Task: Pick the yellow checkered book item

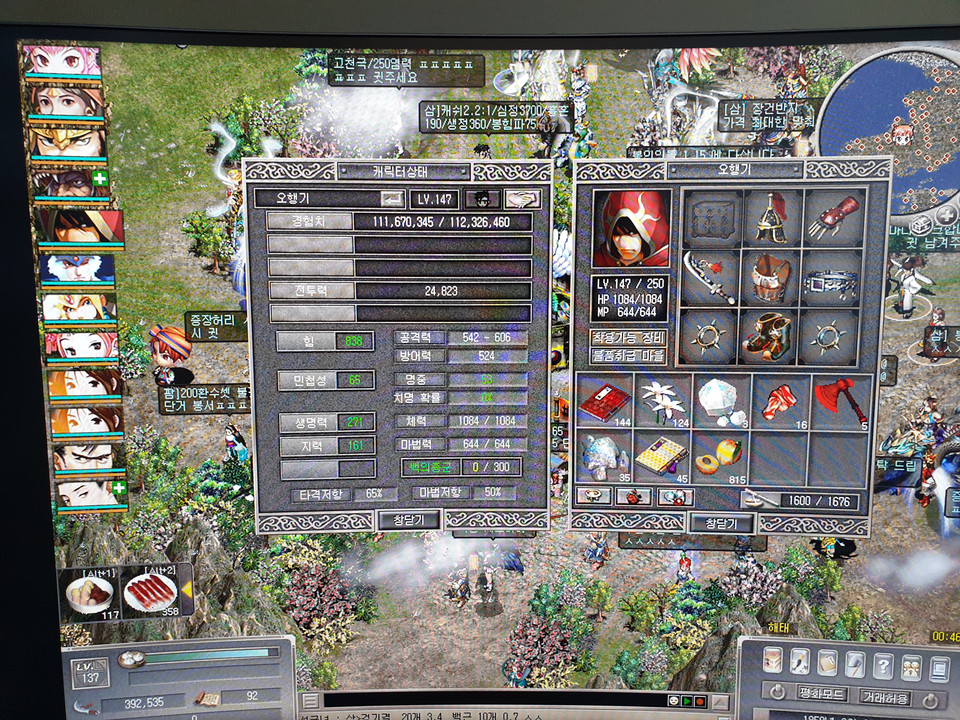Action: click(x=663, y=456)
